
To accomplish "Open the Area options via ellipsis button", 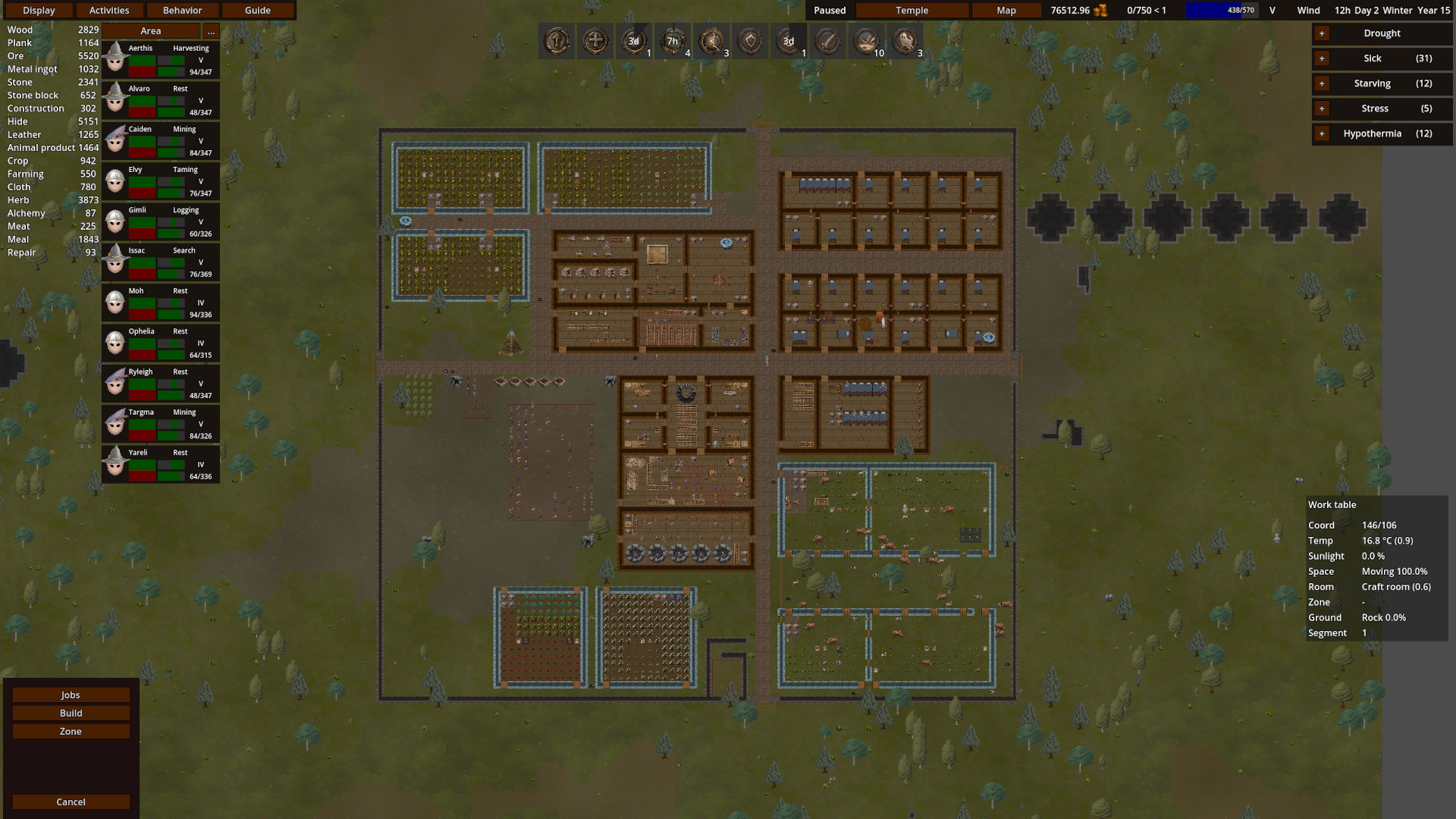I will pyautogui.click(x=211, y=31).
